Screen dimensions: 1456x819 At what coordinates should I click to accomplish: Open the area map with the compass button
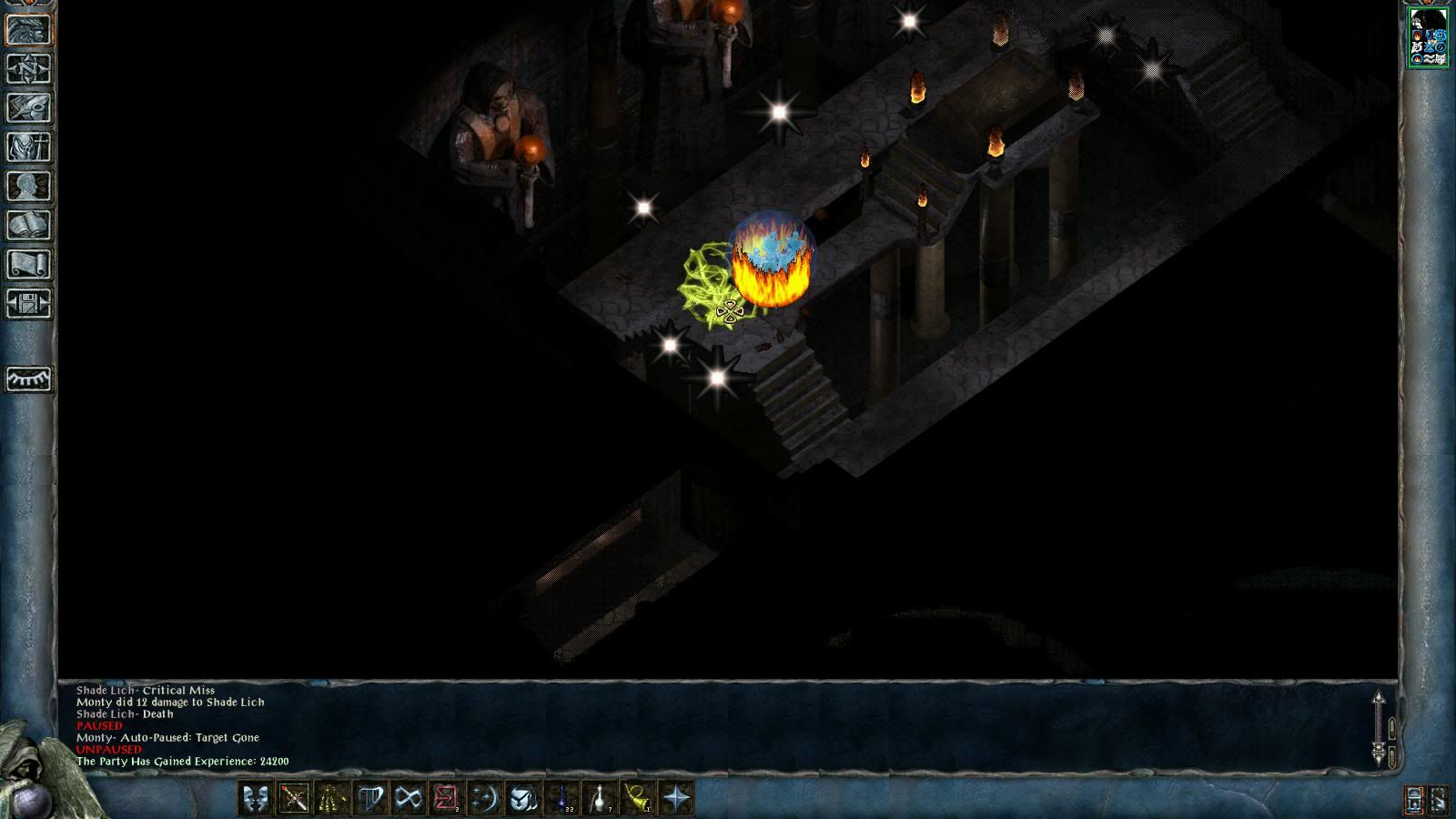[x=29, y=69]
